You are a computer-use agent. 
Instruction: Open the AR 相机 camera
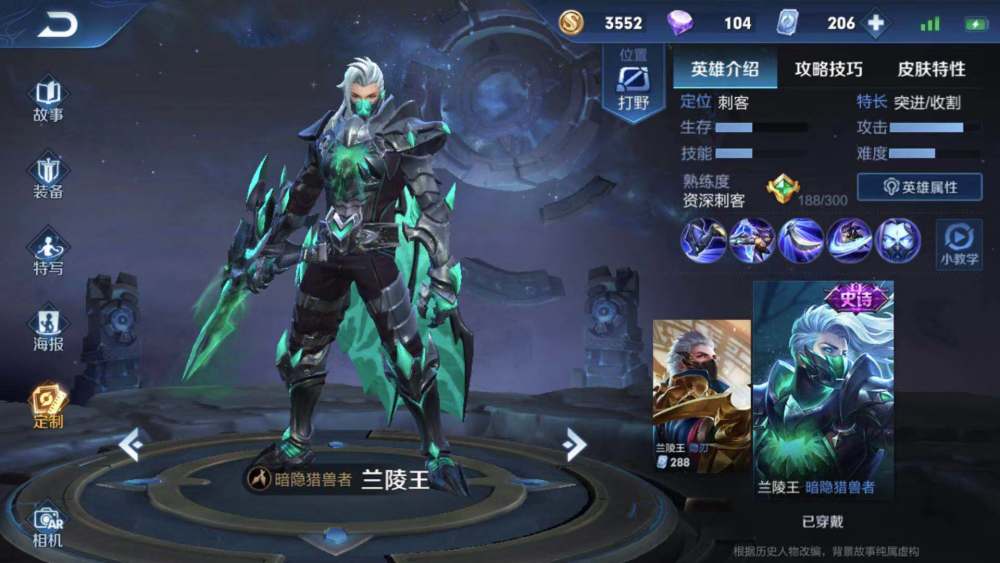pos(48,526)
